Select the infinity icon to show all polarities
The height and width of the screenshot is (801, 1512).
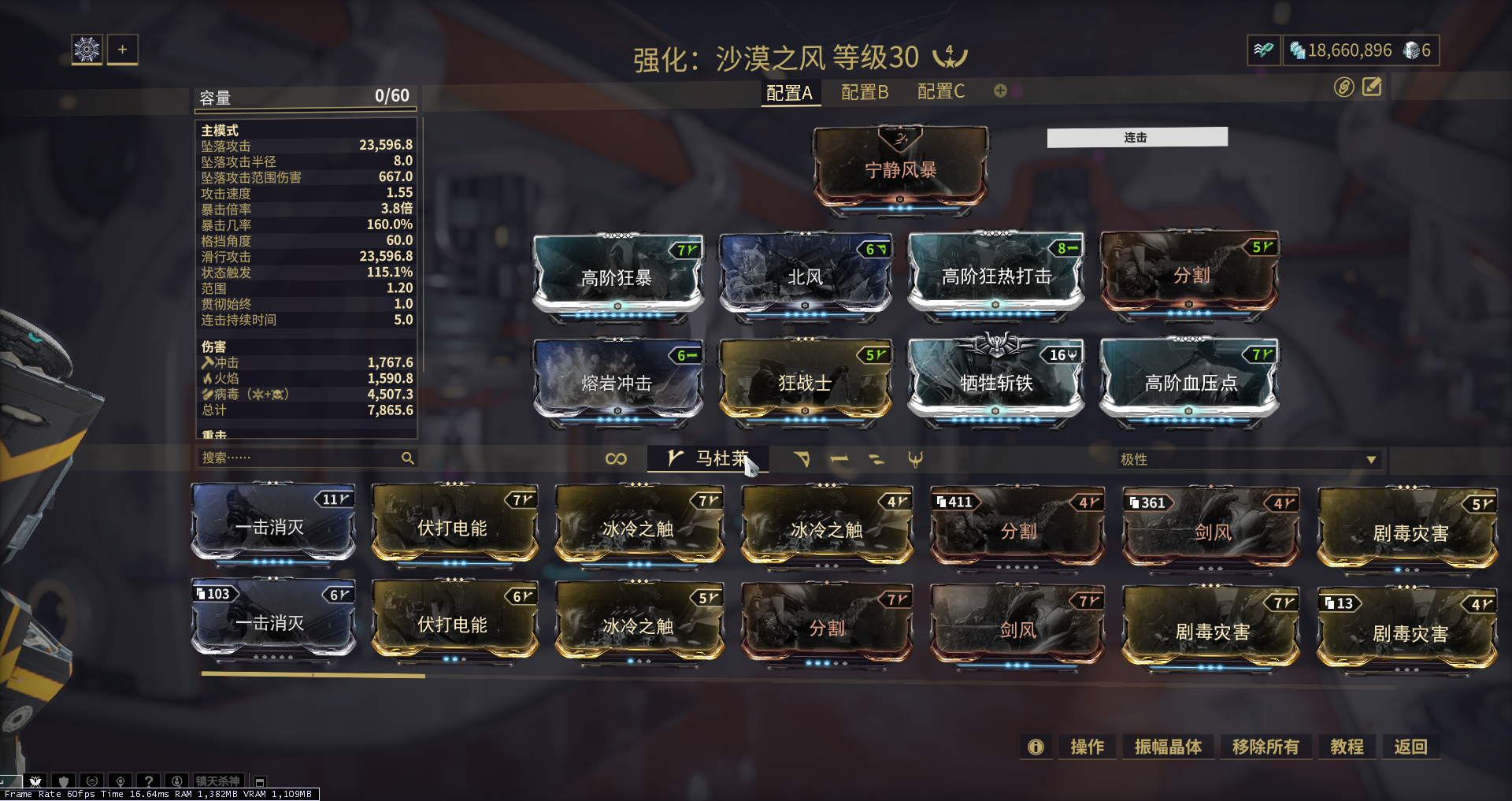tap(617, 459)
